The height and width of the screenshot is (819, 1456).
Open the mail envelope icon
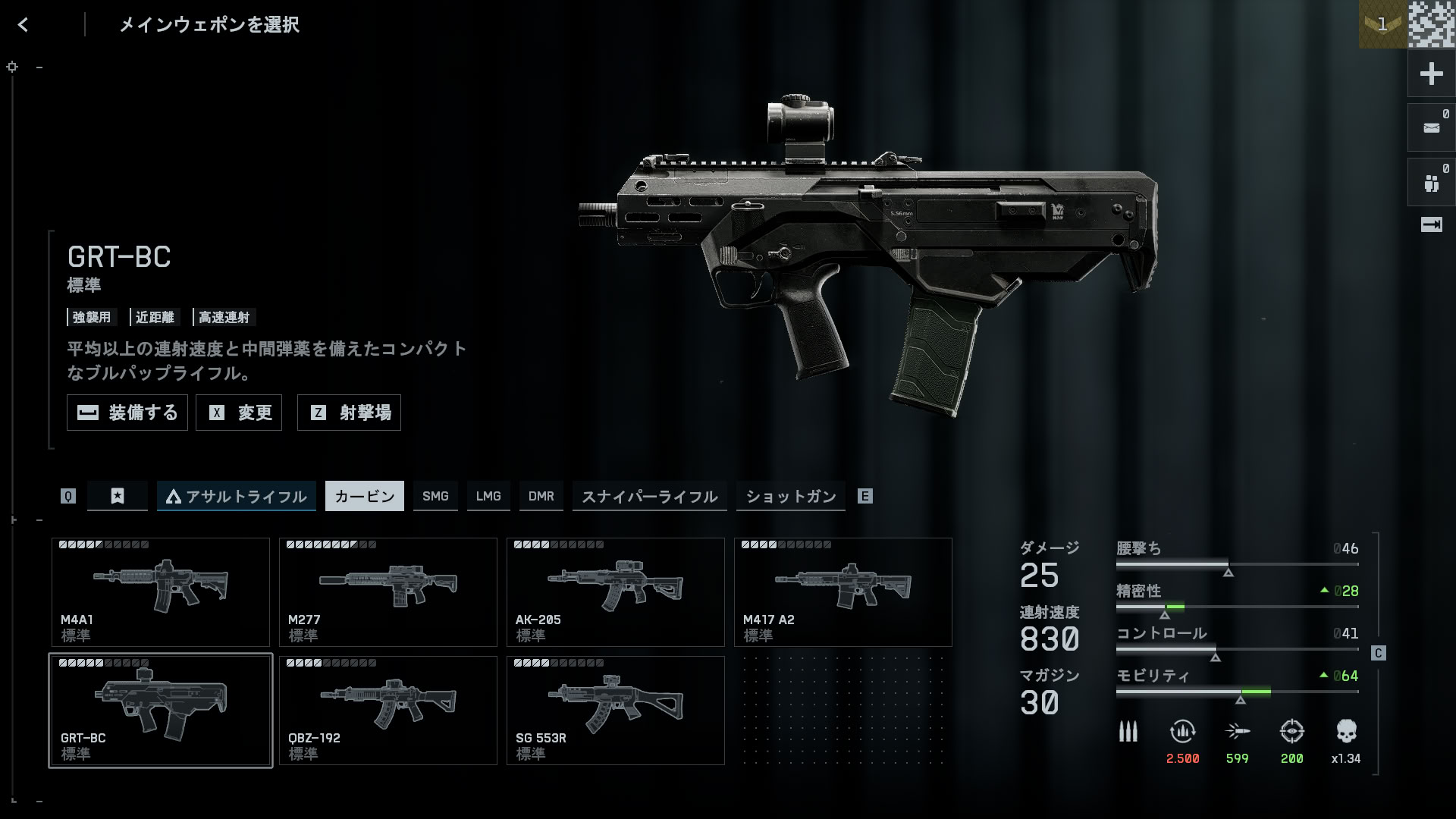tap(1431, 128)
